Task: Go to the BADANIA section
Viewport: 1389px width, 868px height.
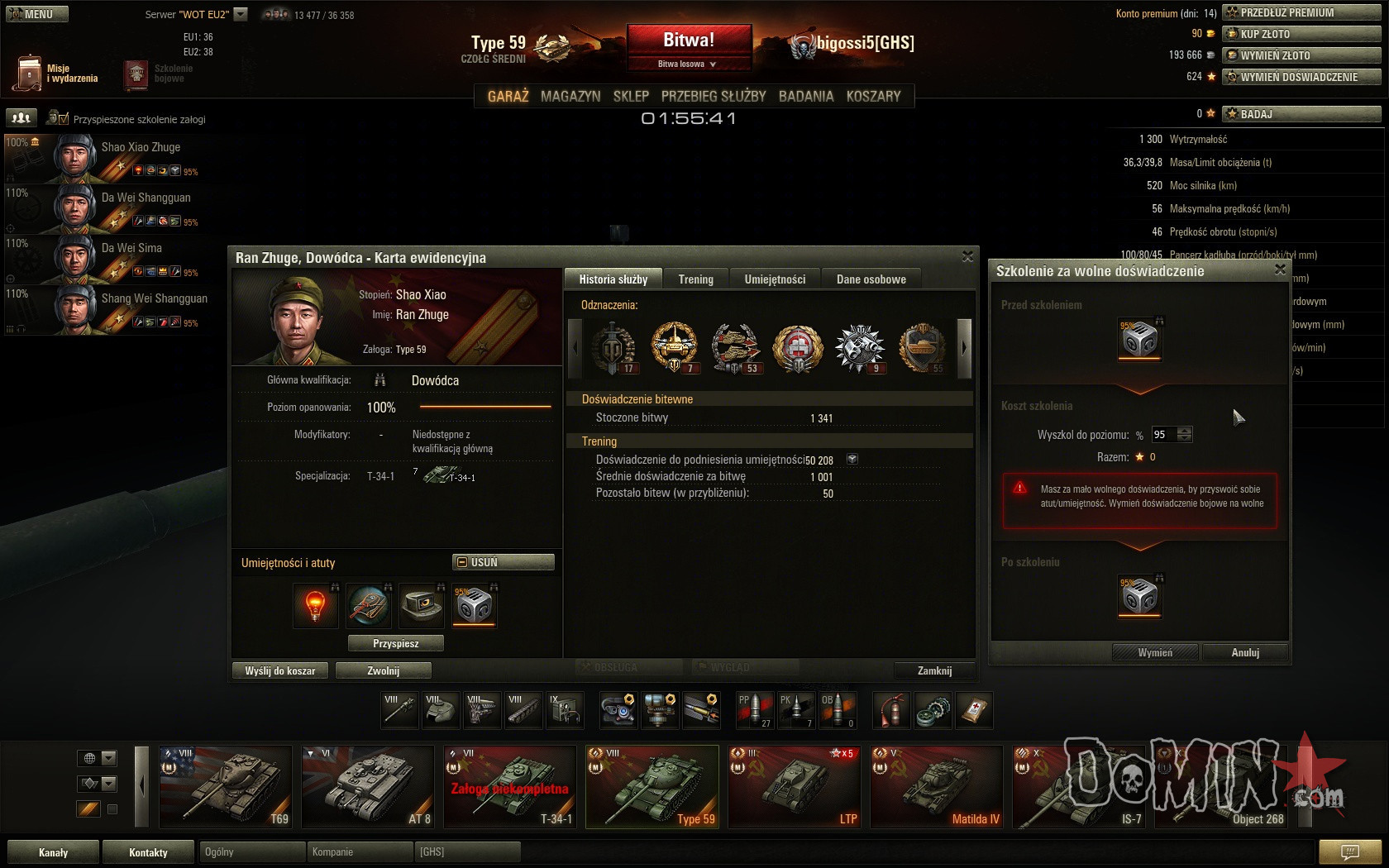Action: pyautogui.click(x=805, y=96)
